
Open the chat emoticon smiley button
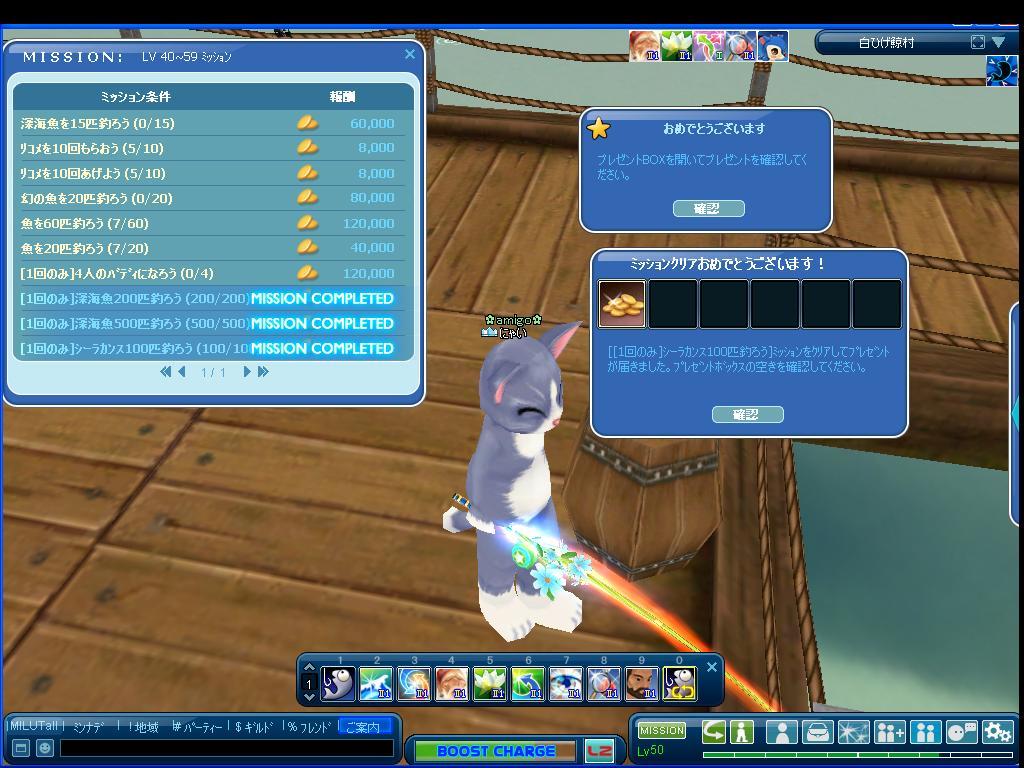tap(44, 748)
